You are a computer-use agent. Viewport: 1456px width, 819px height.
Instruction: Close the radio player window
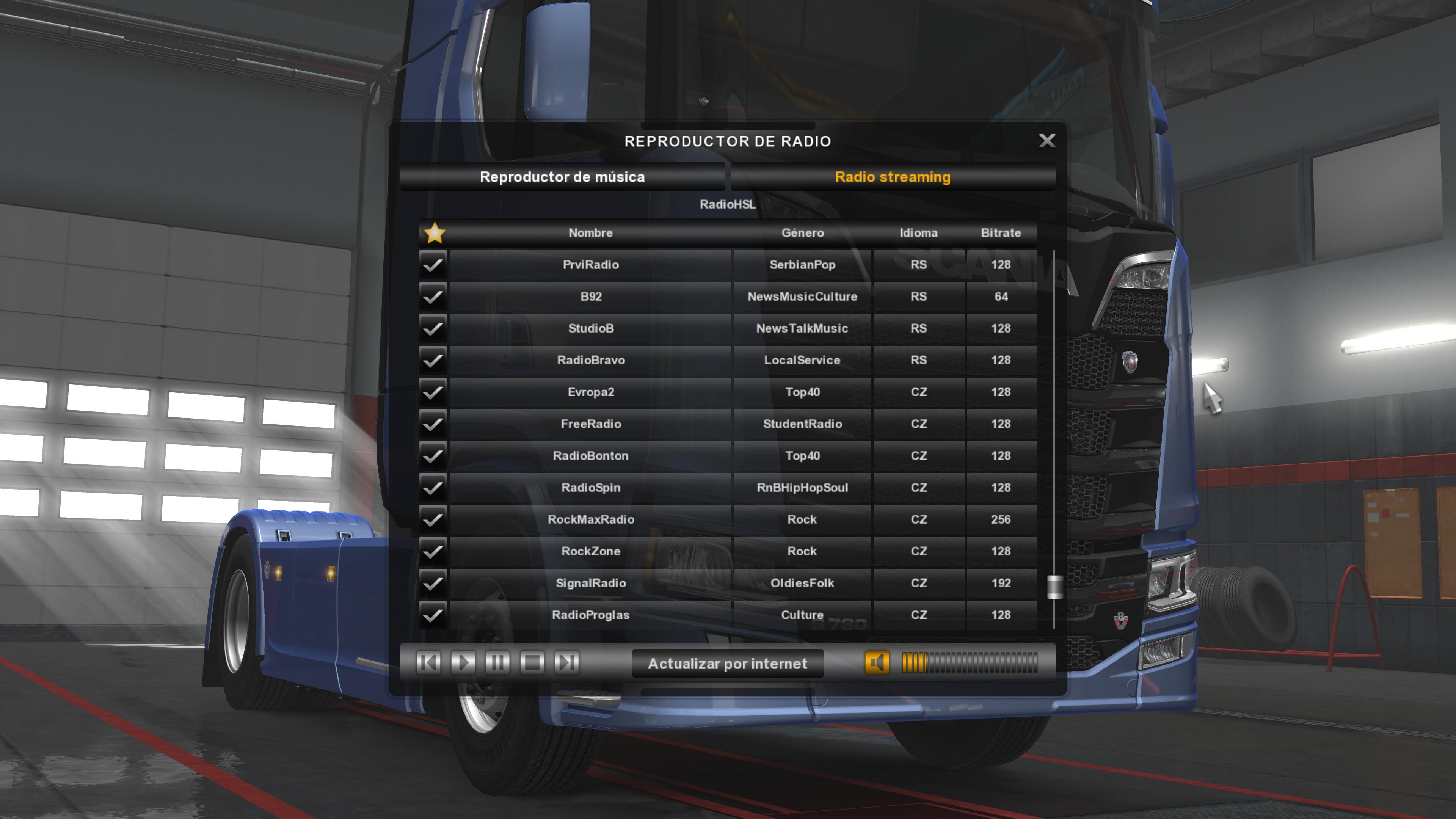coord(1047,141)
